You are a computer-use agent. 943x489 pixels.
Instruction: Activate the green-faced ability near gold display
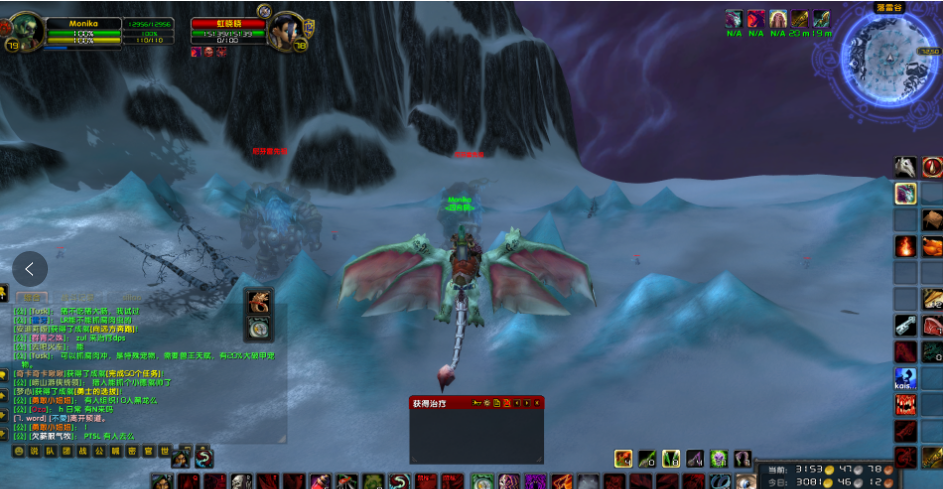[x=718, y=458]
